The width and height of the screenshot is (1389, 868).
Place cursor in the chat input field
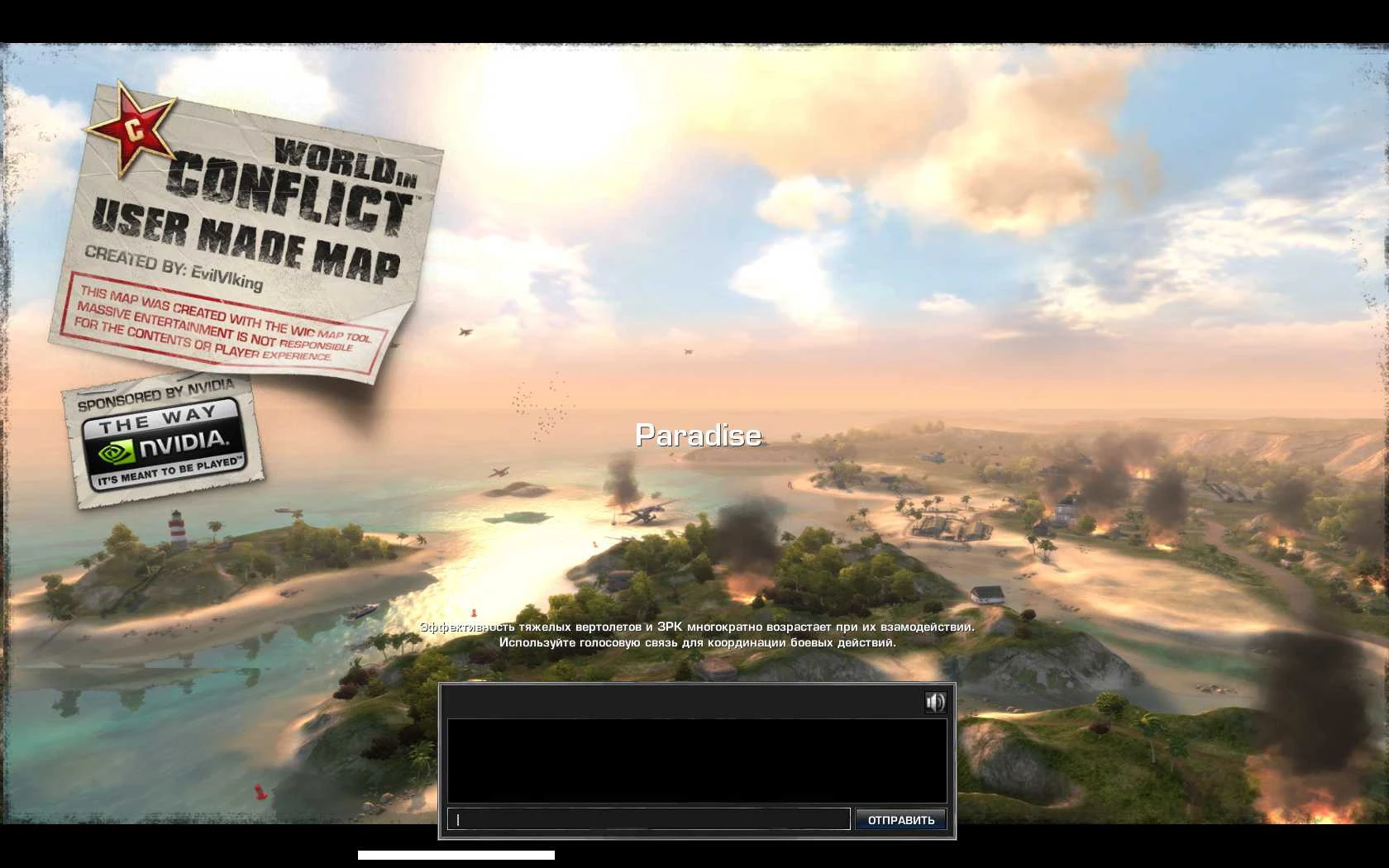tap(647, 818)
